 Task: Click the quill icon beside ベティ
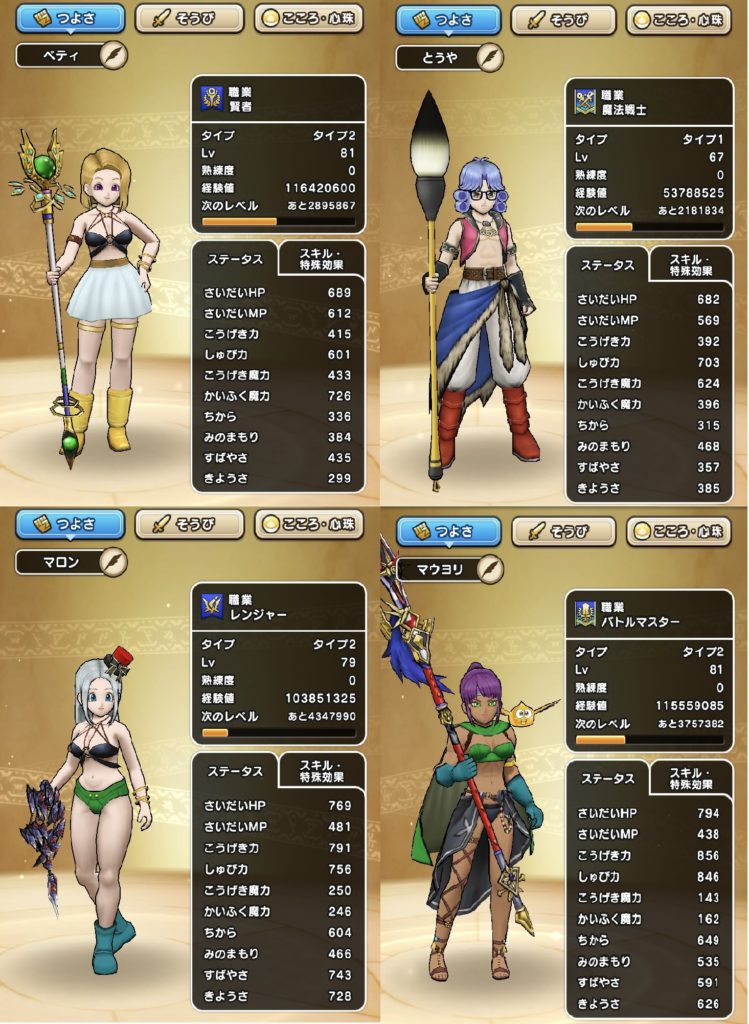click(113, 54)
